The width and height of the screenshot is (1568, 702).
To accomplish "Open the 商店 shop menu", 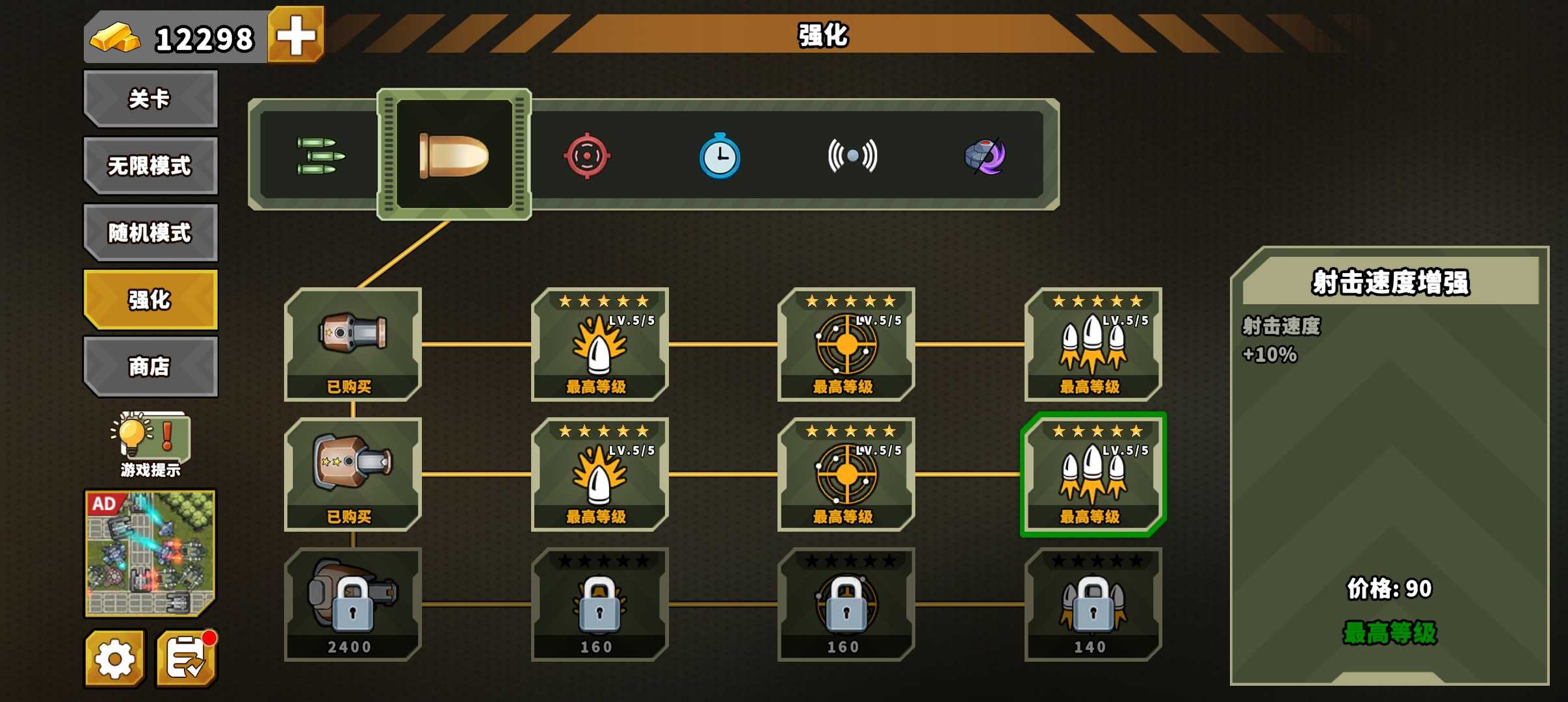I will click(150, 367).
